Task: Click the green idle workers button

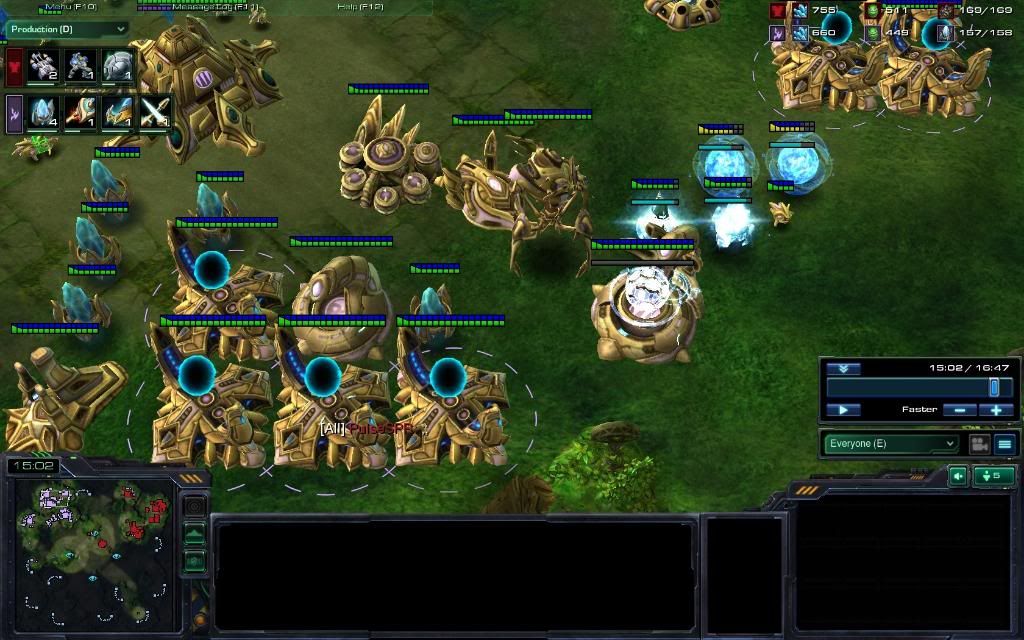Action: pyautogui.click(x=994, y=476)
